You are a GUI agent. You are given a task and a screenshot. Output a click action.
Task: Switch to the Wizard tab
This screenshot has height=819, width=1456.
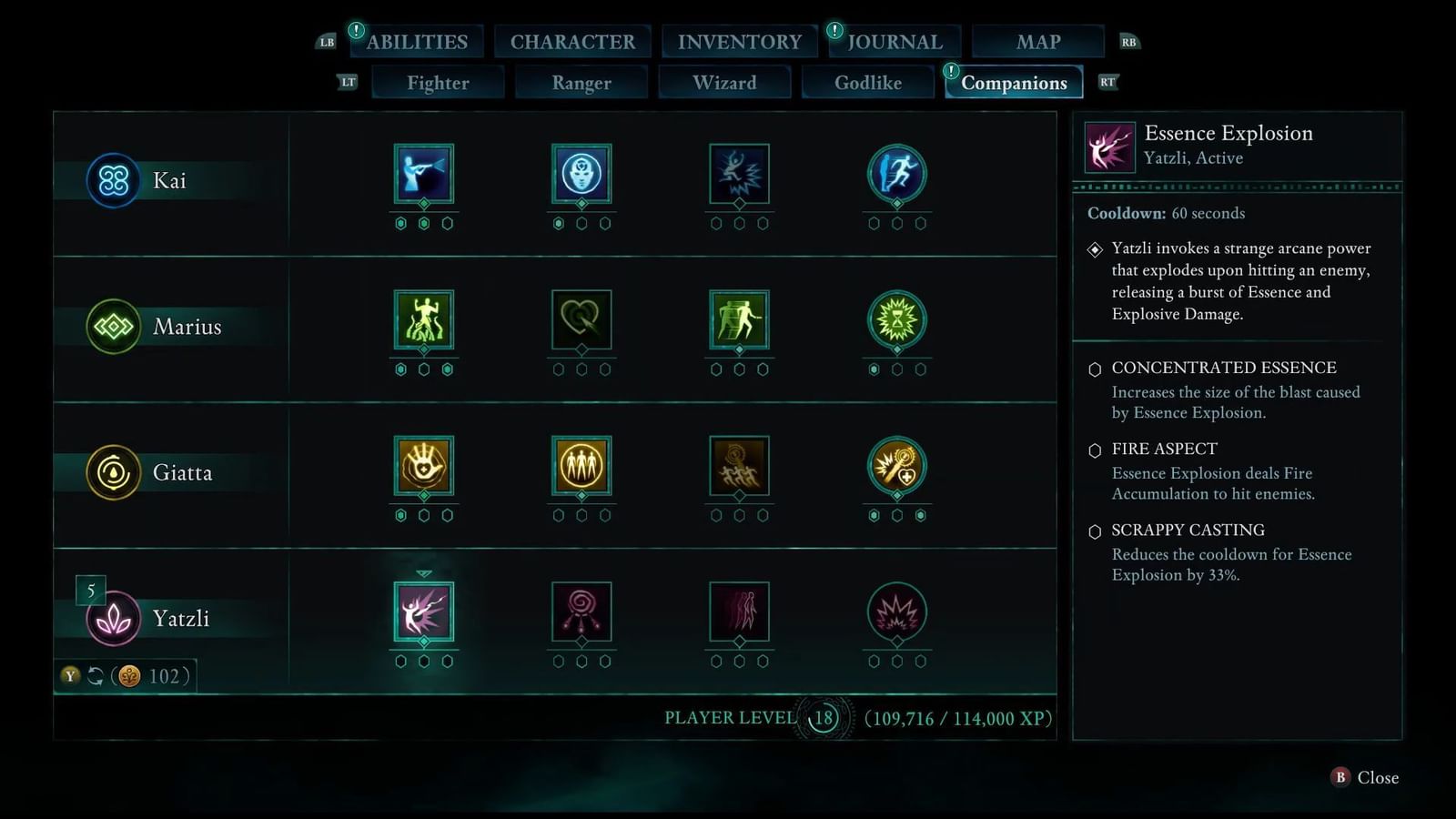(724, 82)
